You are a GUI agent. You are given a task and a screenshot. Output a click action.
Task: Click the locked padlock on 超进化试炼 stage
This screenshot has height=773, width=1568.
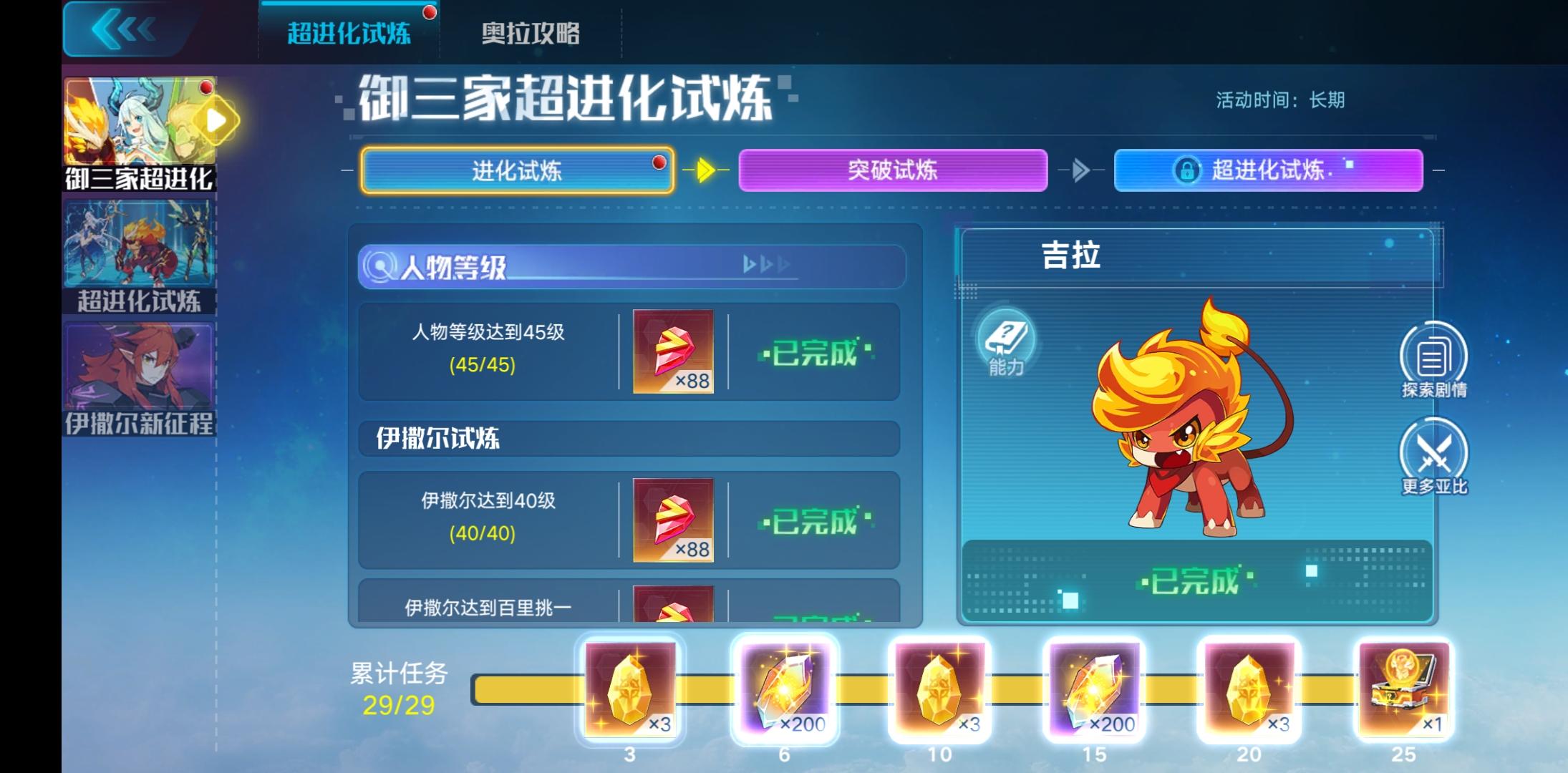tap(1186, 170)
